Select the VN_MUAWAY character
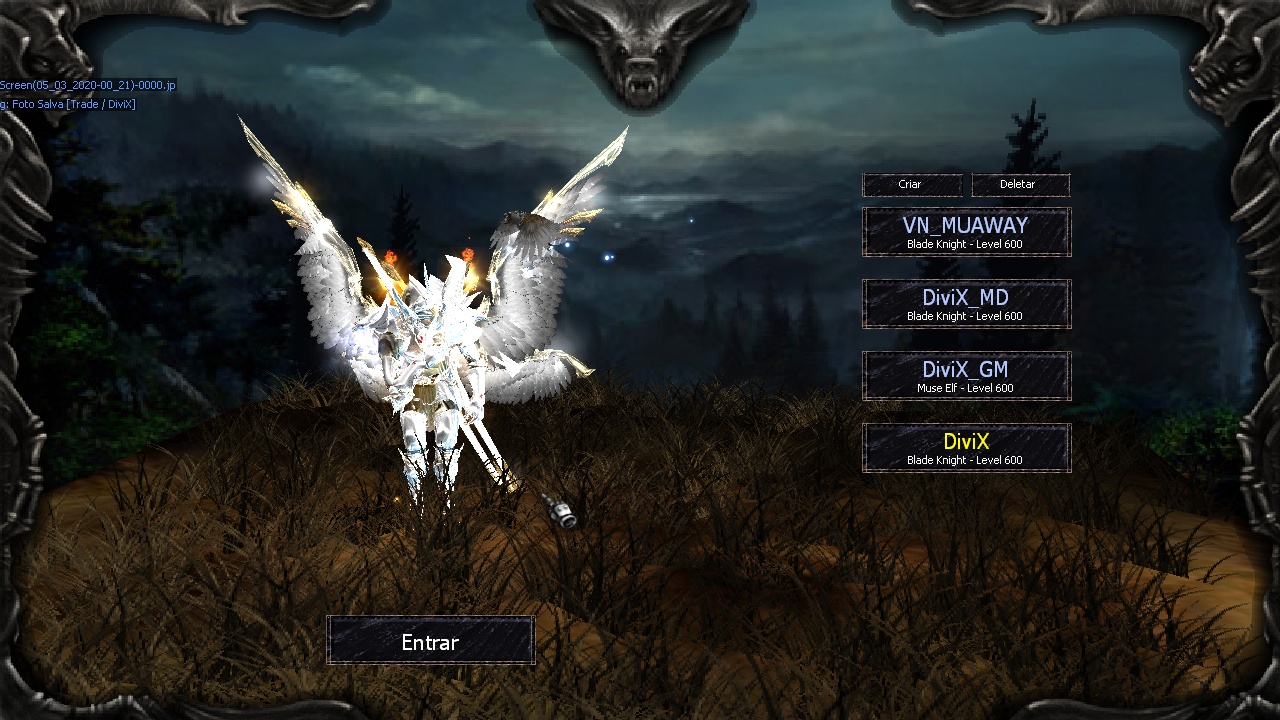This screenshot has height=720, width=1280. pos(966,232)
